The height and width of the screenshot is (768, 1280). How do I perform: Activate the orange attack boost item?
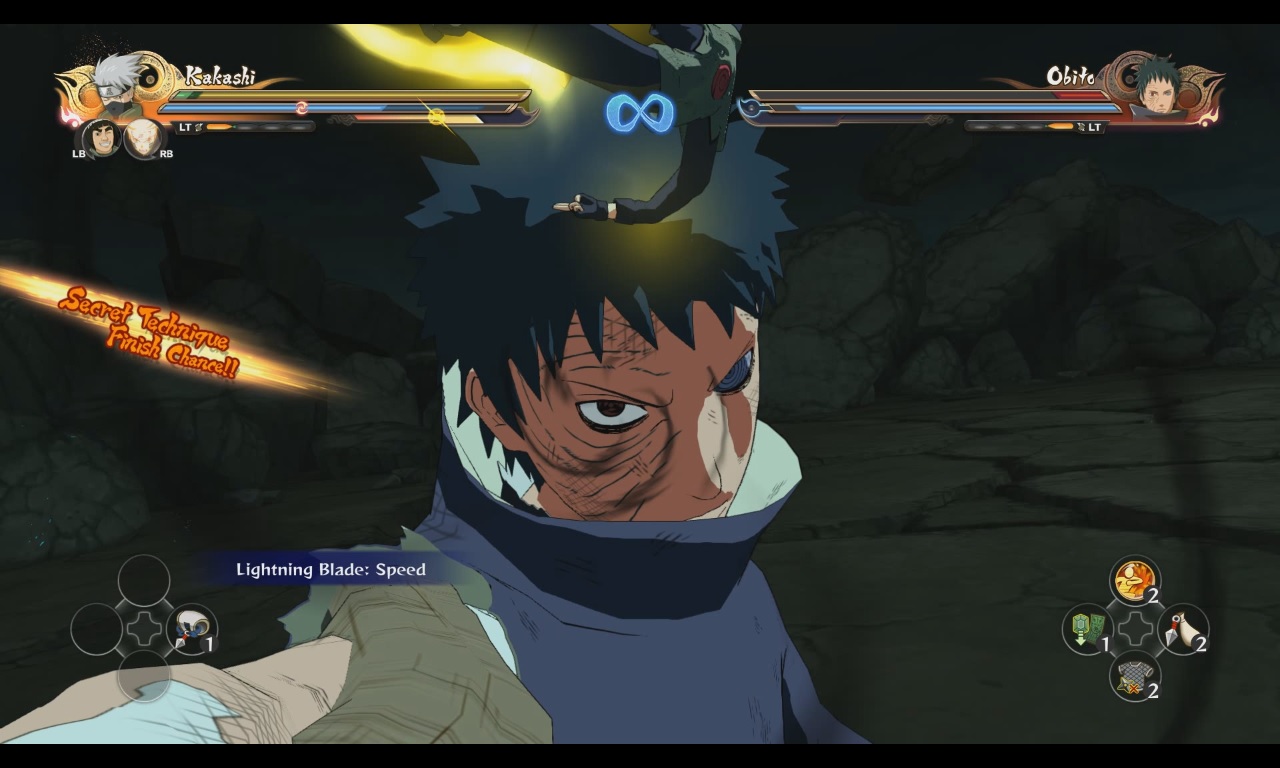[x=1134, y=579]
